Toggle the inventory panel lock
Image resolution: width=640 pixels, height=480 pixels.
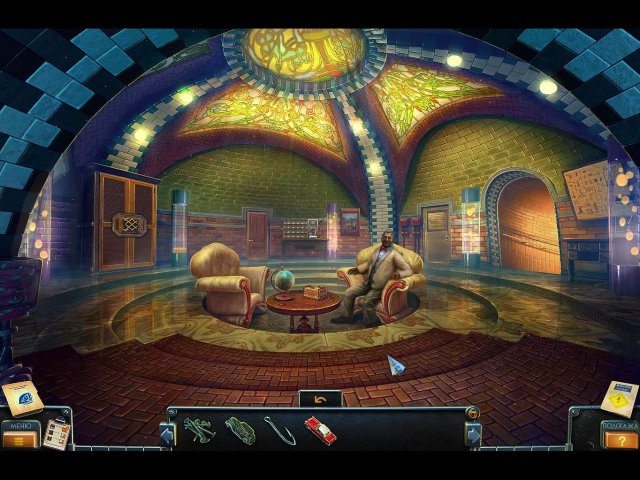pyautogui.click(x=472, y=412)
